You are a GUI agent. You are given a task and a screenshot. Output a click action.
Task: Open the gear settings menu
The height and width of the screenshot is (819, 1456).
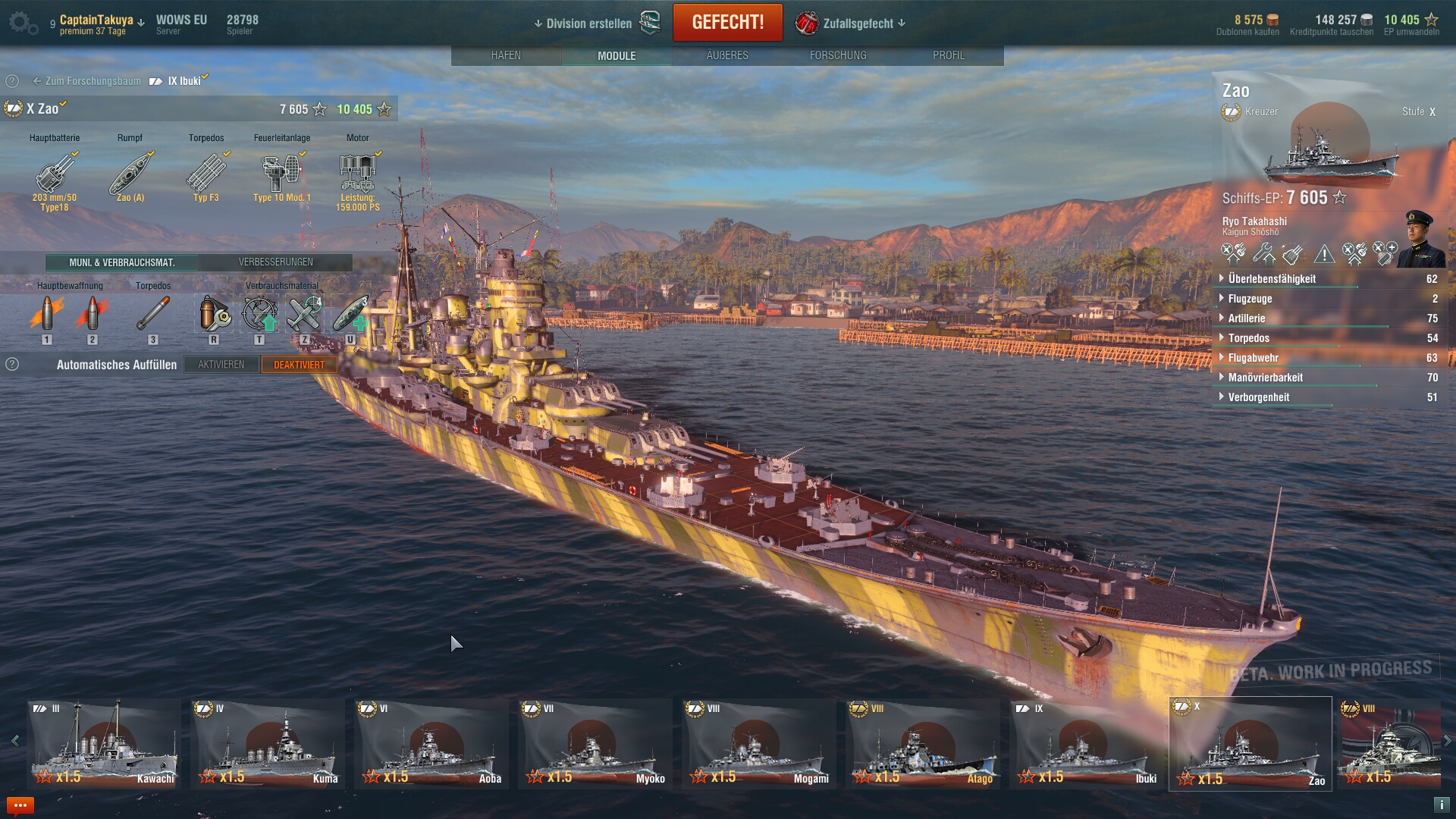pos(21,23)
